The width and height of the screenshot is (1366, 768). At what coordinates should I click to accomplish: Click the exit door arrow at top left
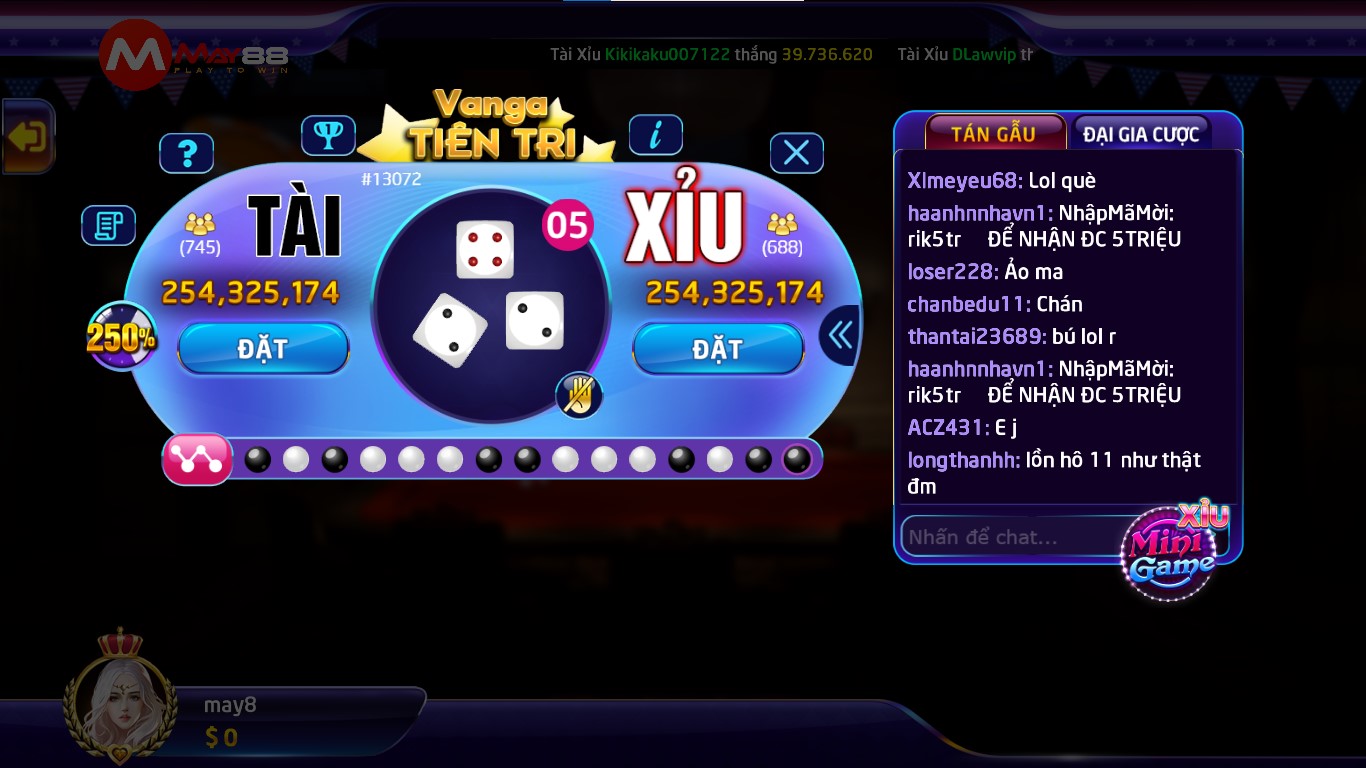point(27,136)
